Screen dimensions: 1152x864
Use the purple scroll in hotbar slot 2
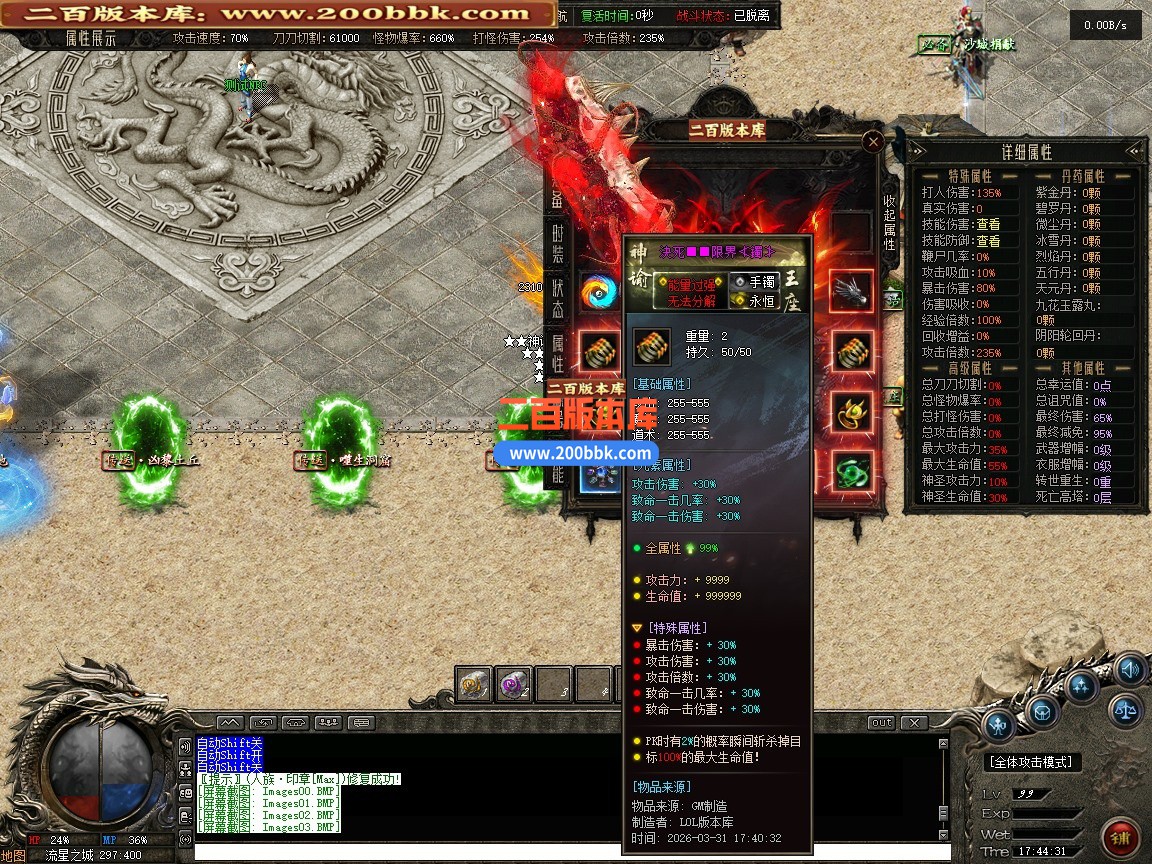pyautogui.click(x=513, y=684)
